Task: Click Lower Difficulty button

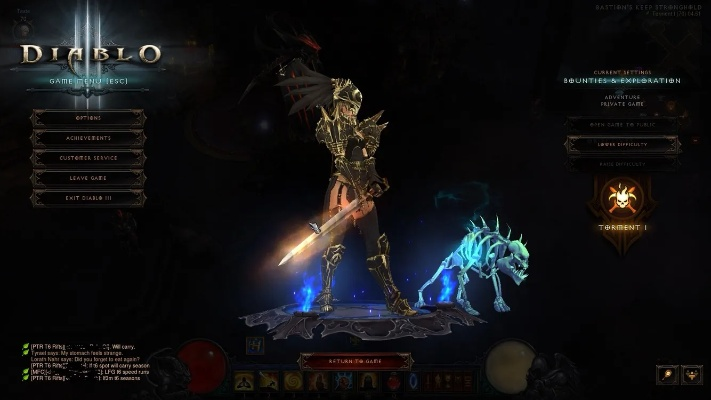Action: click(x=622, y=144)
